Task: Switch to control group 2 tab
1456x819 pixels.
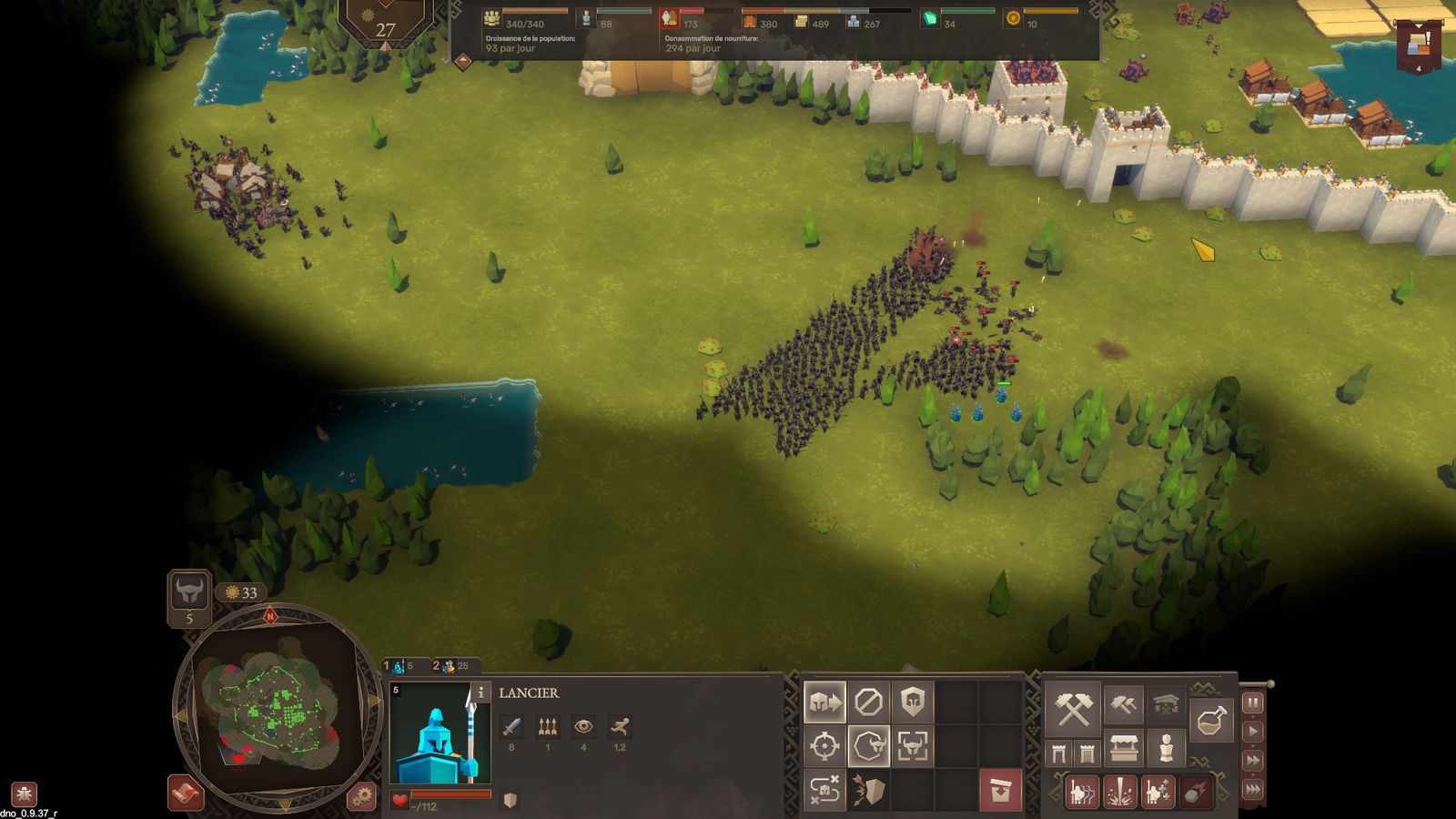Action: (451, 666)
